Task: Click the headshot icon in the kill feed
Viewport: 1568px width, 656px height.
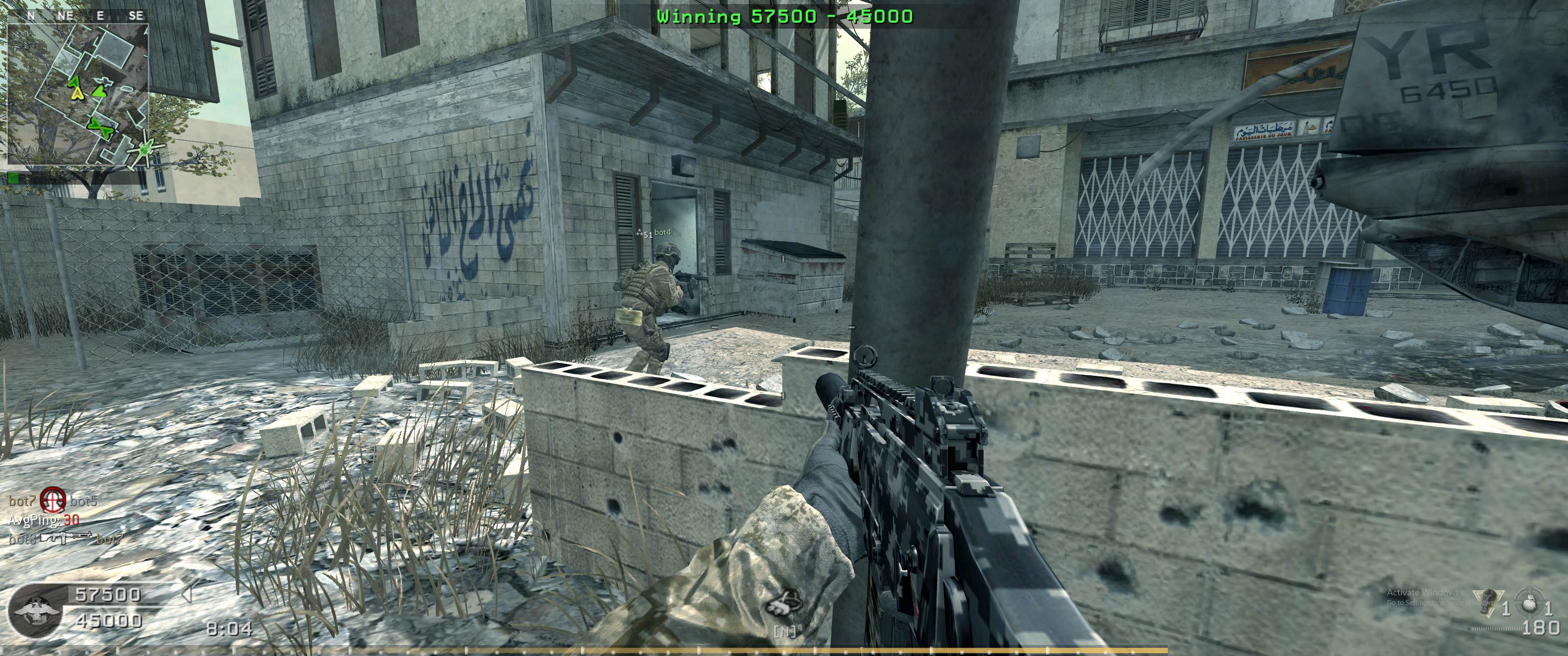Action: [53, 500]
